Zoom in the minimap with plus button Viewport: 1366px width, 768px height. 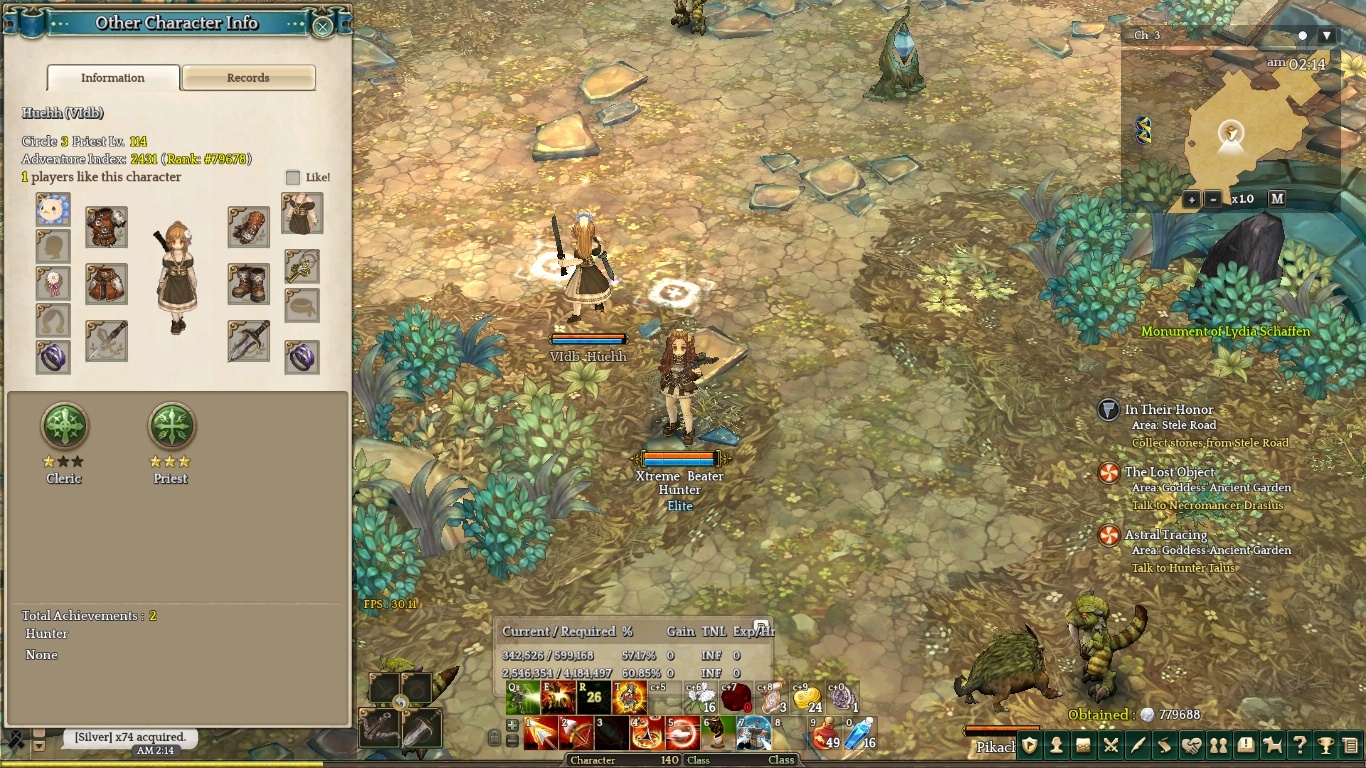coord(1191,199)
